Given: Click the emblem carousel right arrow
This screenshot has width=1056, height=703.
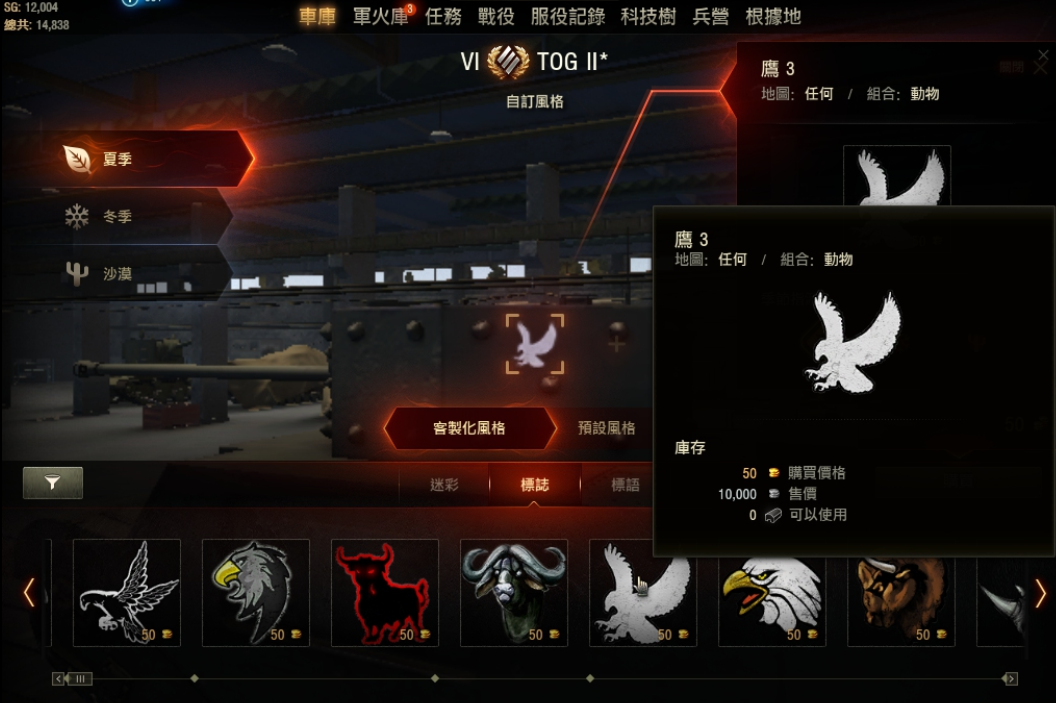Looking at the screenshot, I should pyautogui.click(x=1040, y=593).
